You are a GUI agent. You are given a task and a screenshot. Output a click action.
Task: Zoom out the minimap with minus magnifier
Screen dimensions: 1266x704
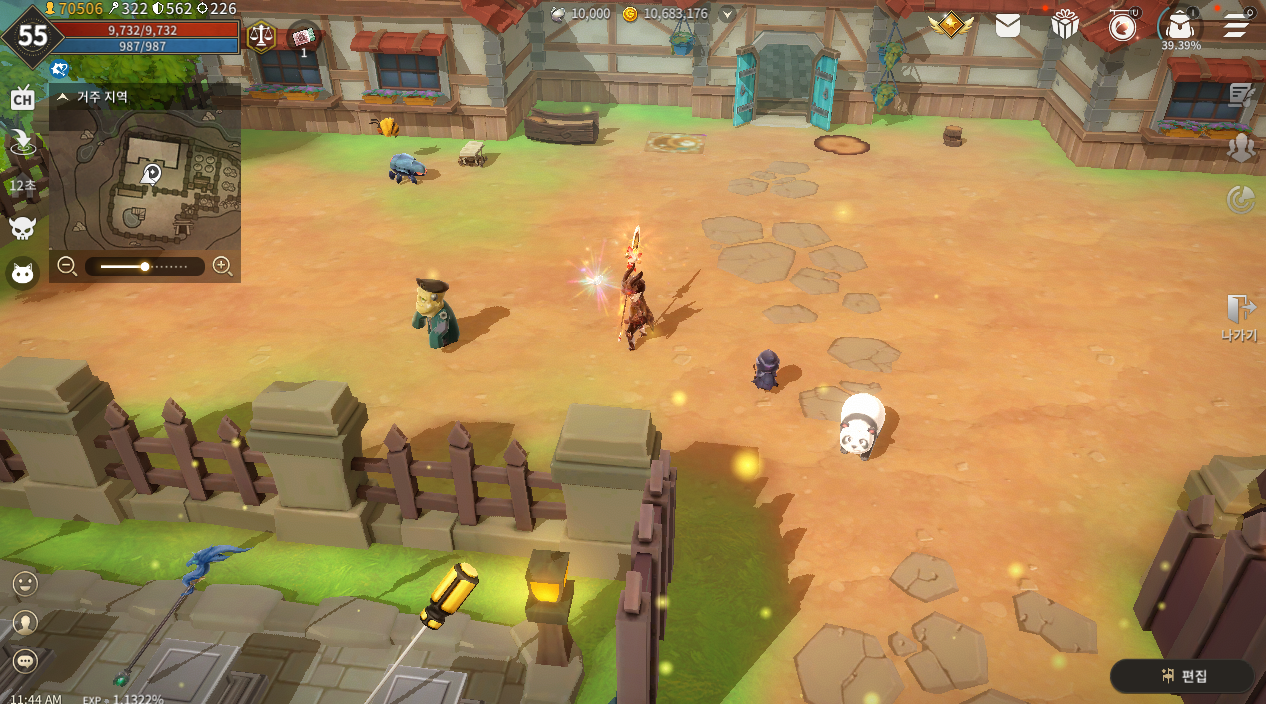(x=67, y=266)
